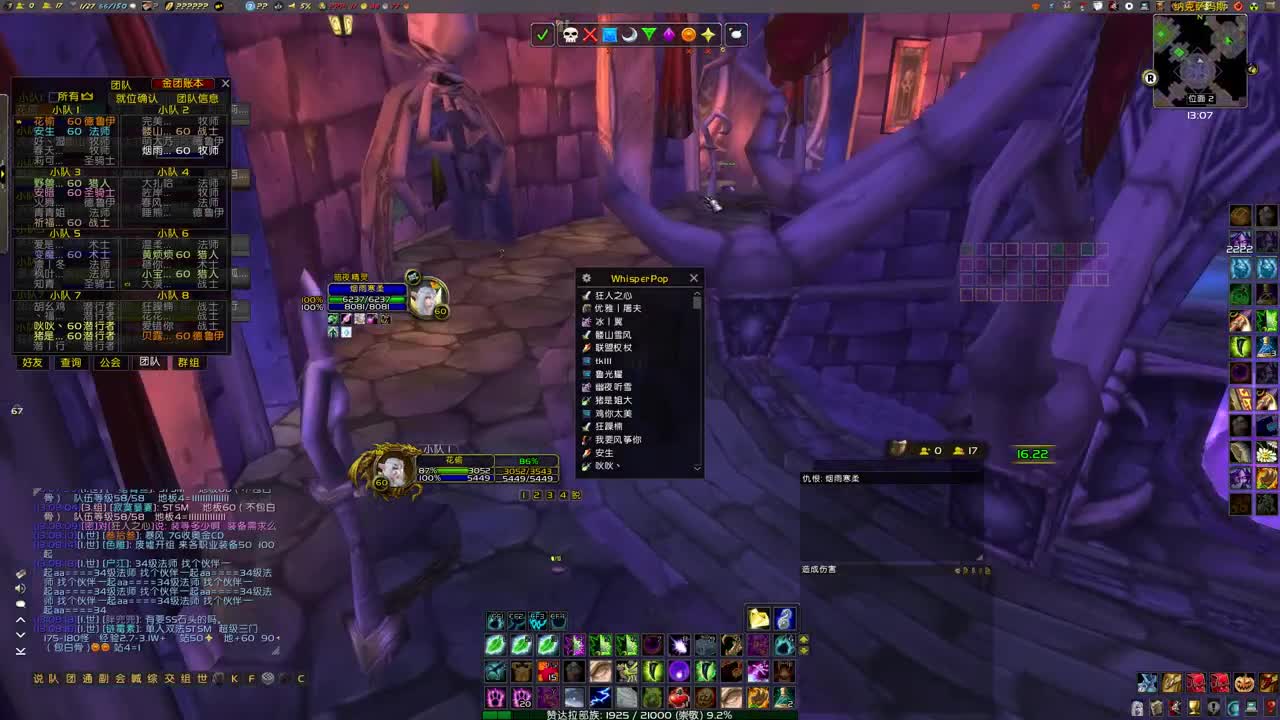Mute chat with the speaker icon on screen edge
The image size is (1280, 720).
coord(19,588)
